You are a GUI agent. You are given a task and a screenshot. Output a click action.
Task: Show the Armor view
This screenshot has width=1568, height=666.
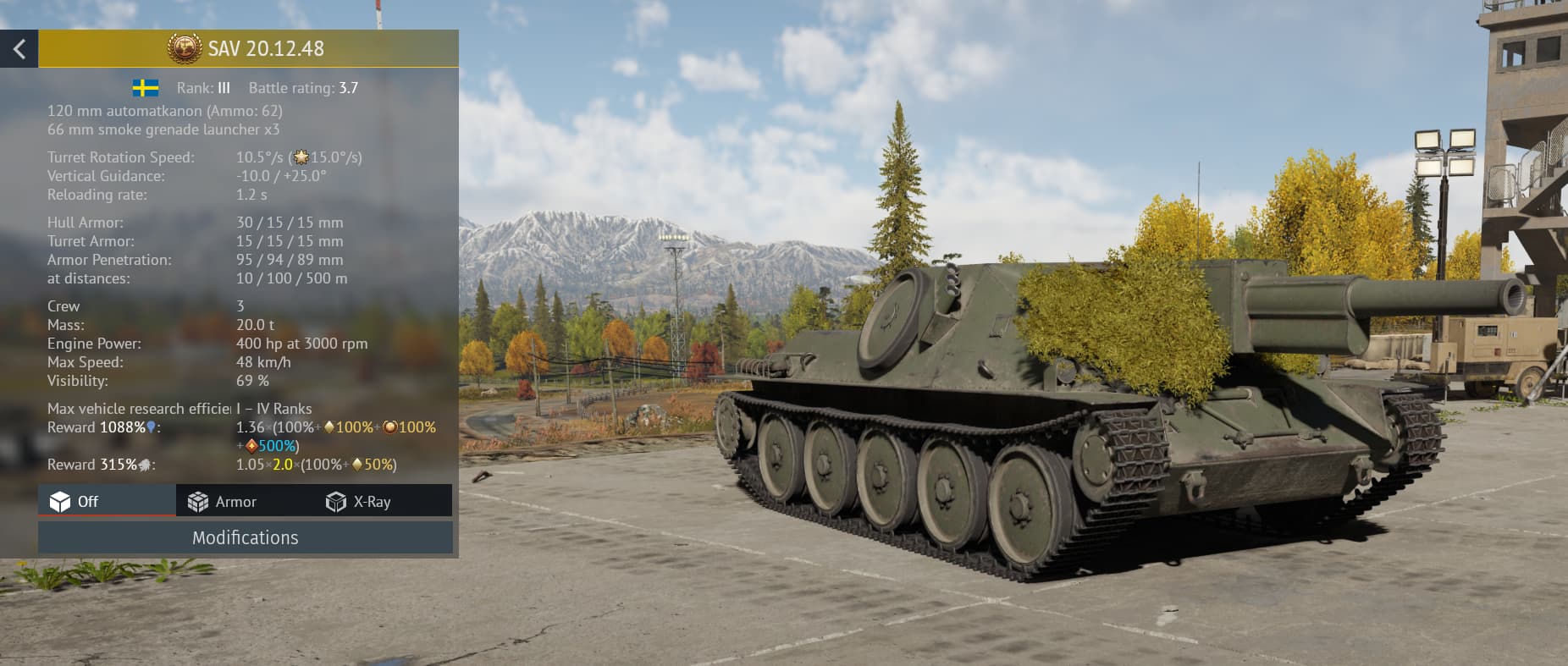[223, 501]
